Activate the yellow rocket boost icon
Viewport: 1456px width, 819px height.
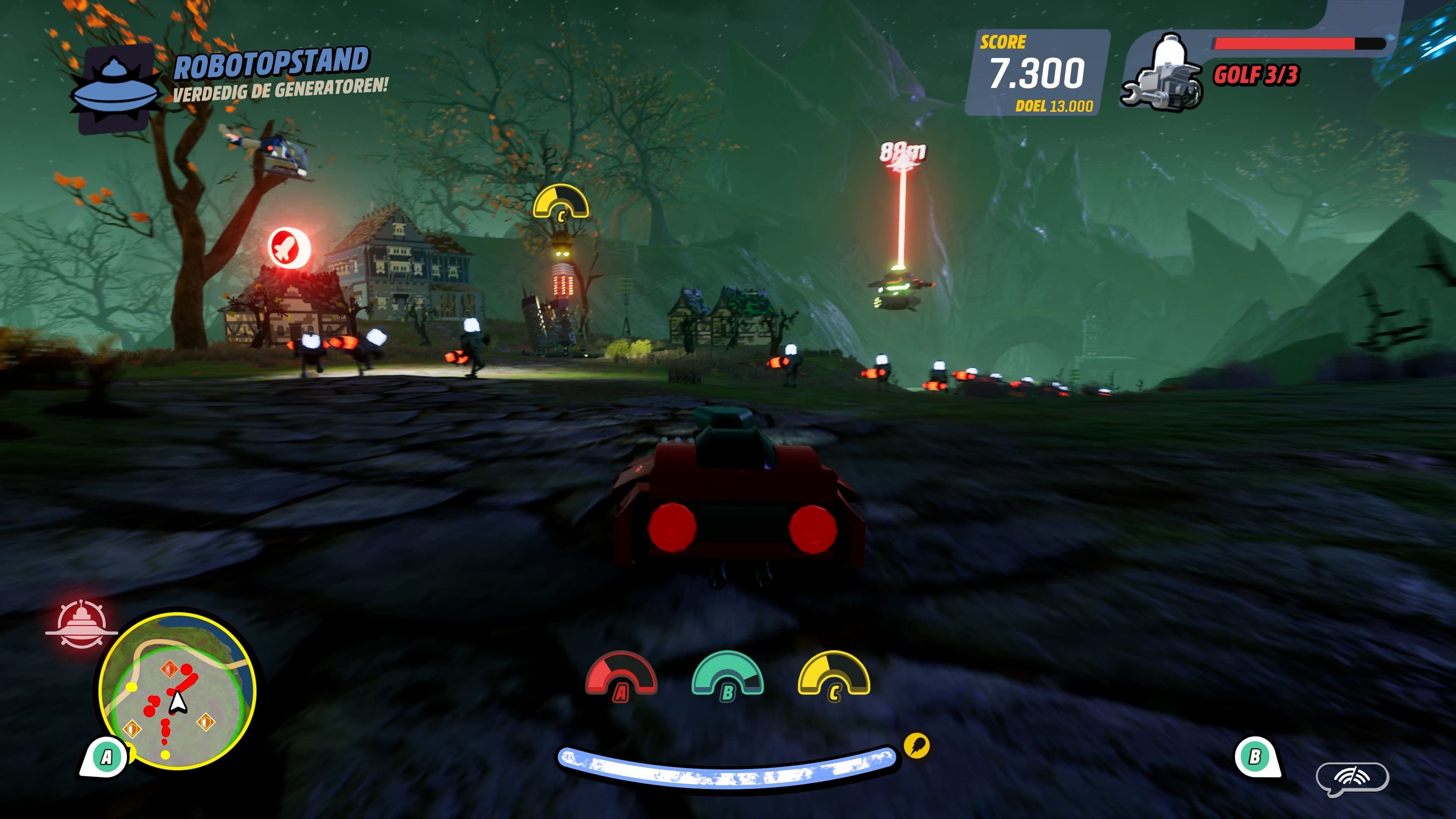pos(916,745)
